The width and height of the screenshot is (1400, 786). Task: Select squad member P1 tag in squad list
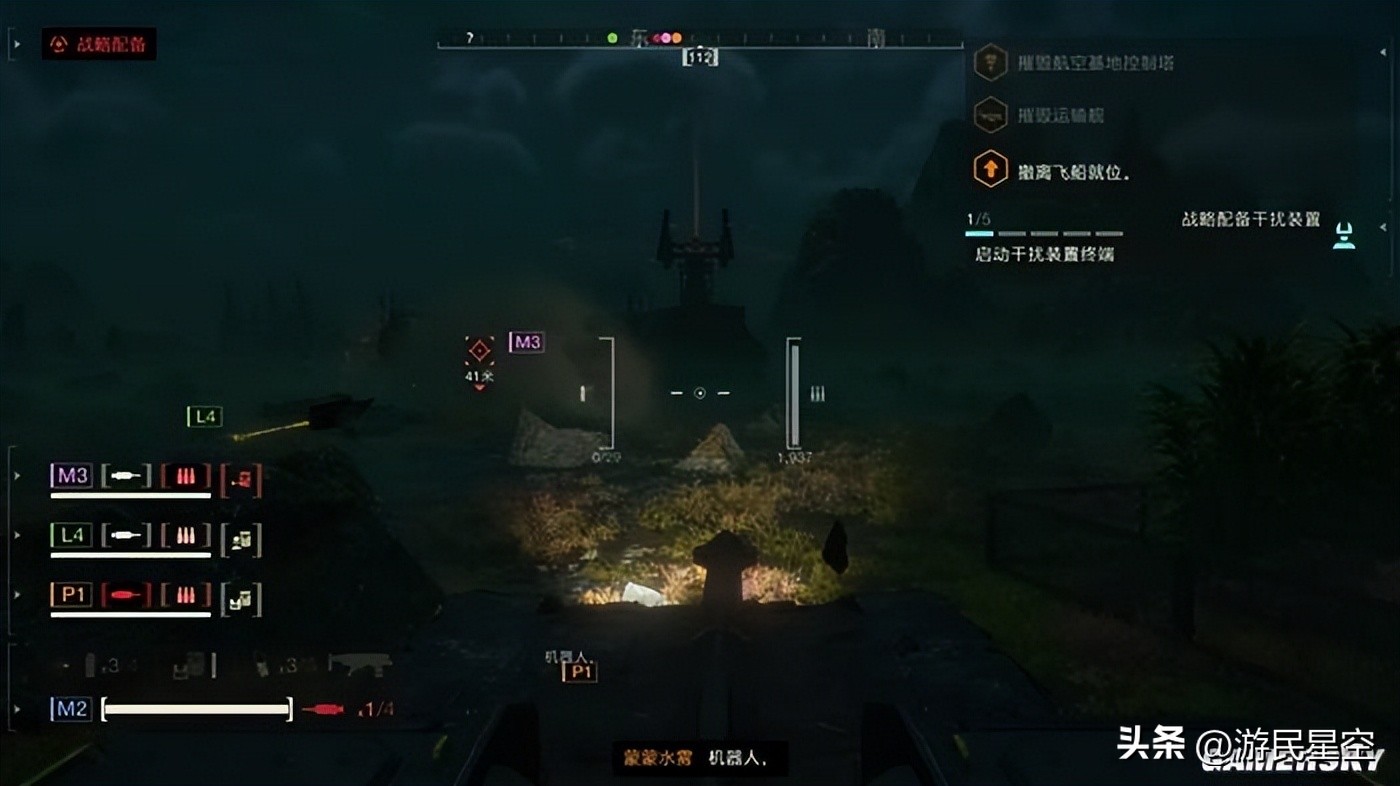click(71, 596)
